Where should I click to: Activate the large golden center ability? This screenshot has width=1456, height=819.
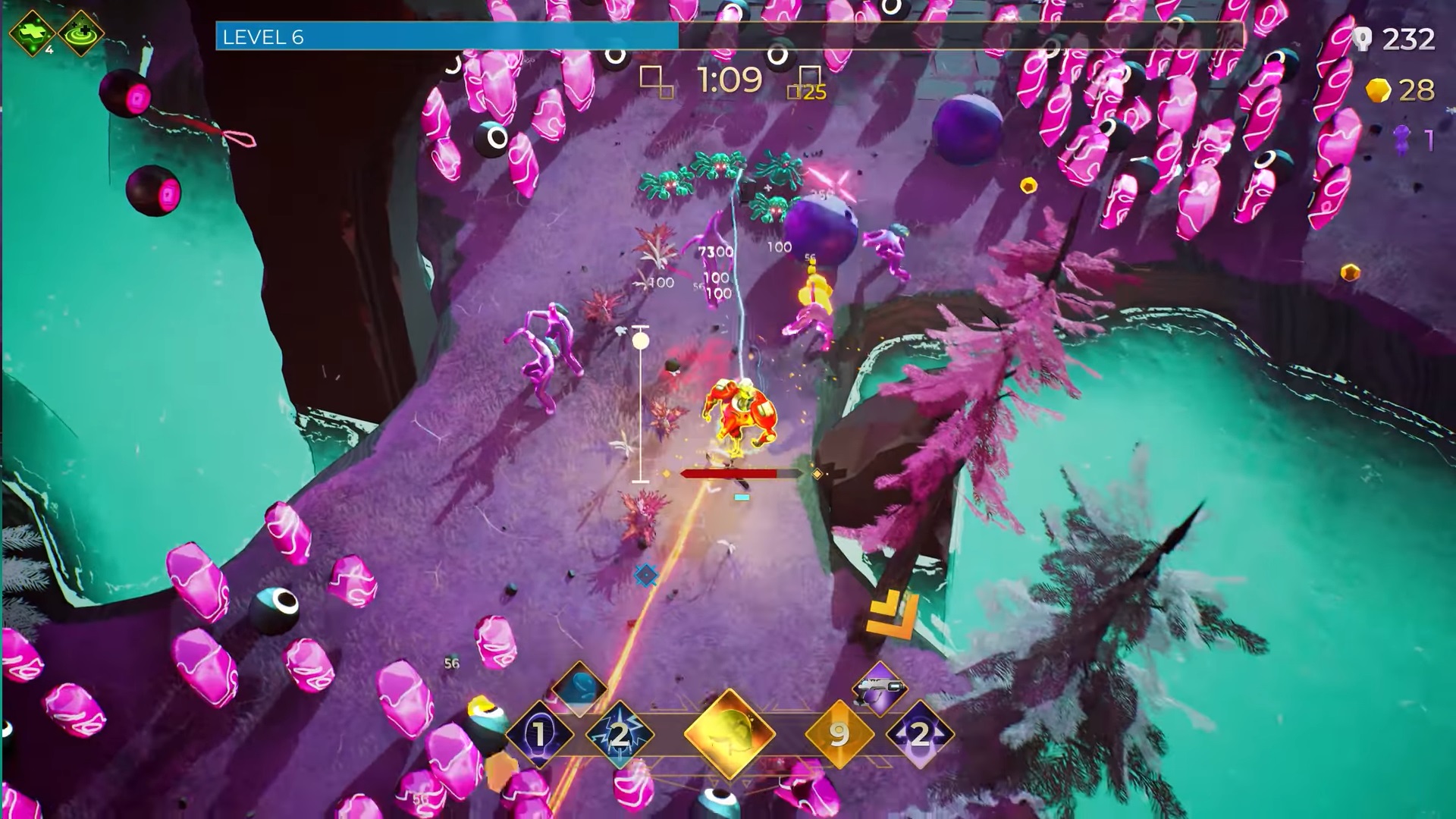coord(730,733)
